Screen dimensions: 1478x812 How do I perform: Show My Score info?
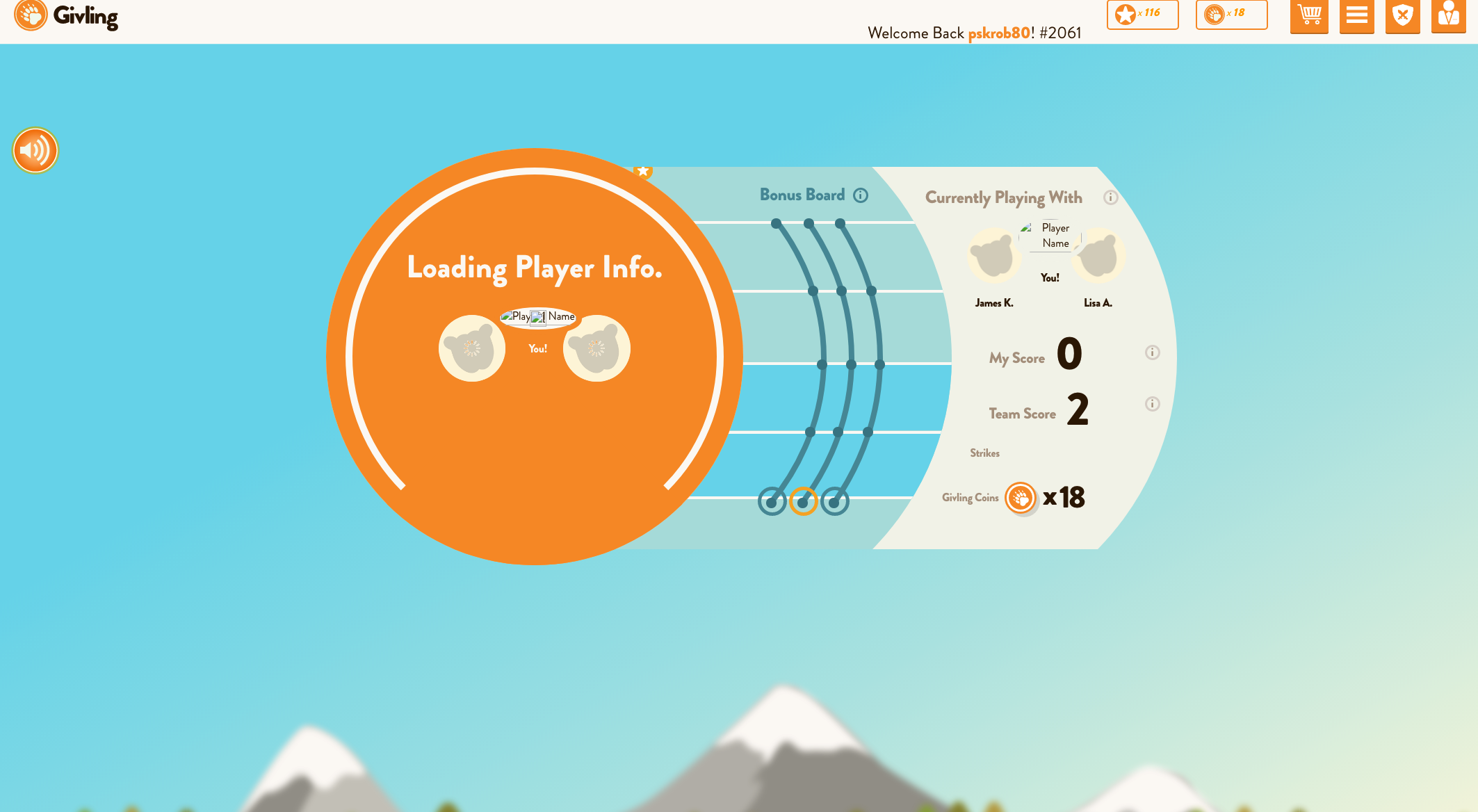(x=1152, y=352)
